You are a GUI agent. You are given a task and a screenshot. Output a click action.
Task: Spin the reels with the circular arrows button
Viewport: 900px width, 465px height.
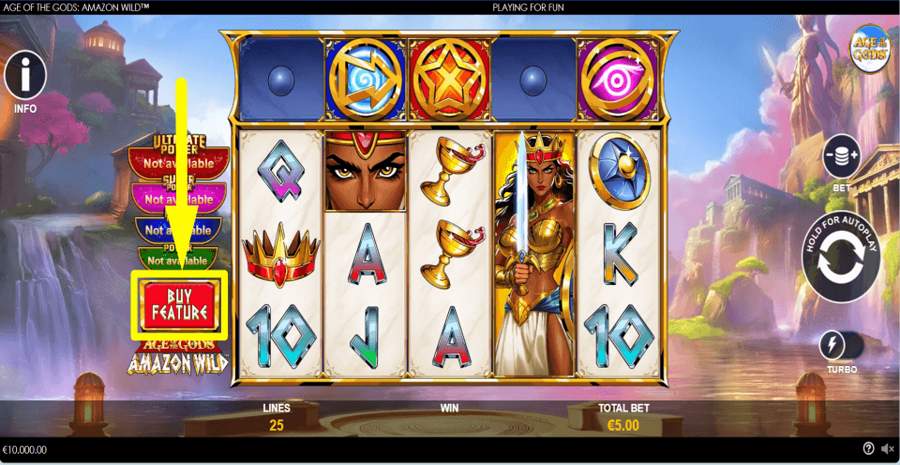(x=841, y=258)
